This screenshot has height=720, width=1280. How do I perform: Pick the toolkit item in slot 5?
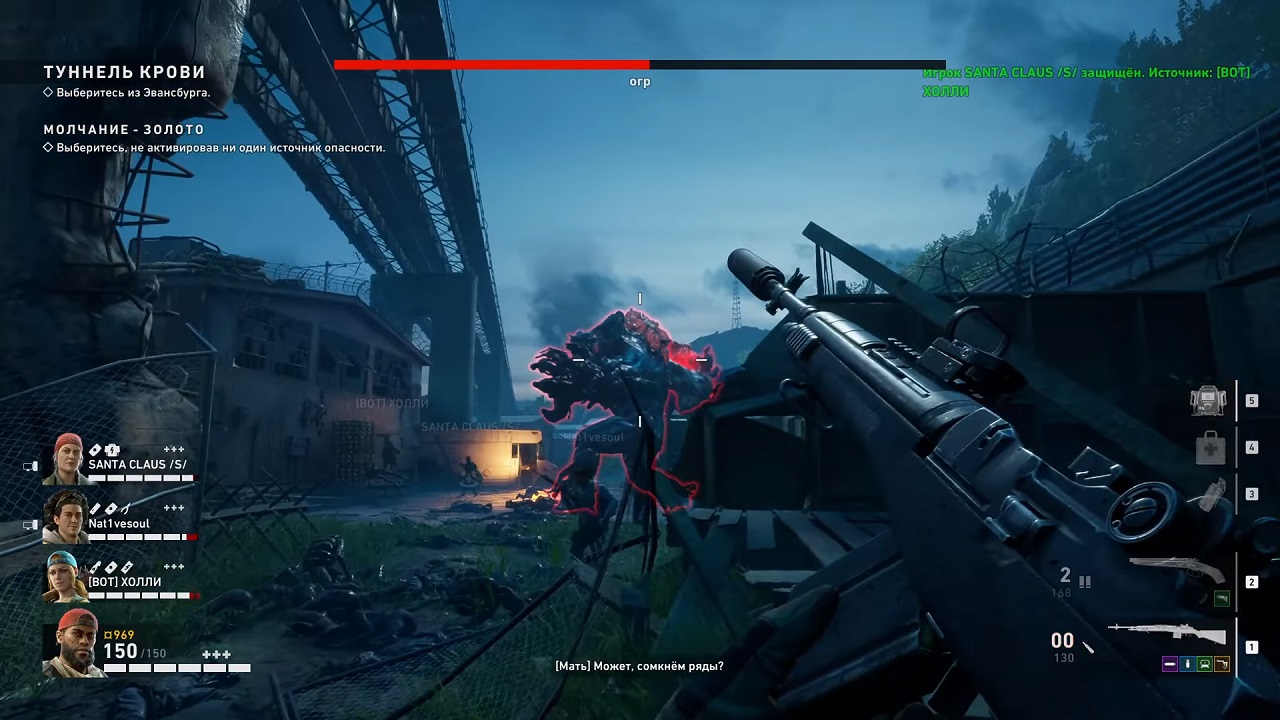click(x=1209, y=400)
